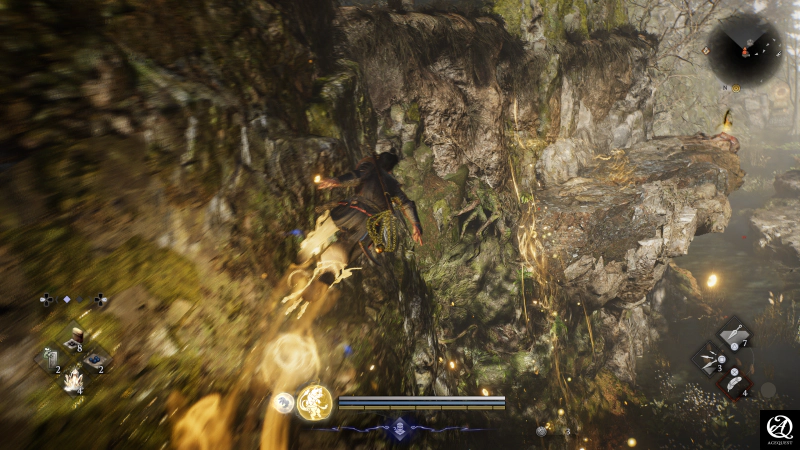Activate the white feather skill
The height and width of the screenshot is (450, 800).
[x=735, y=382]
